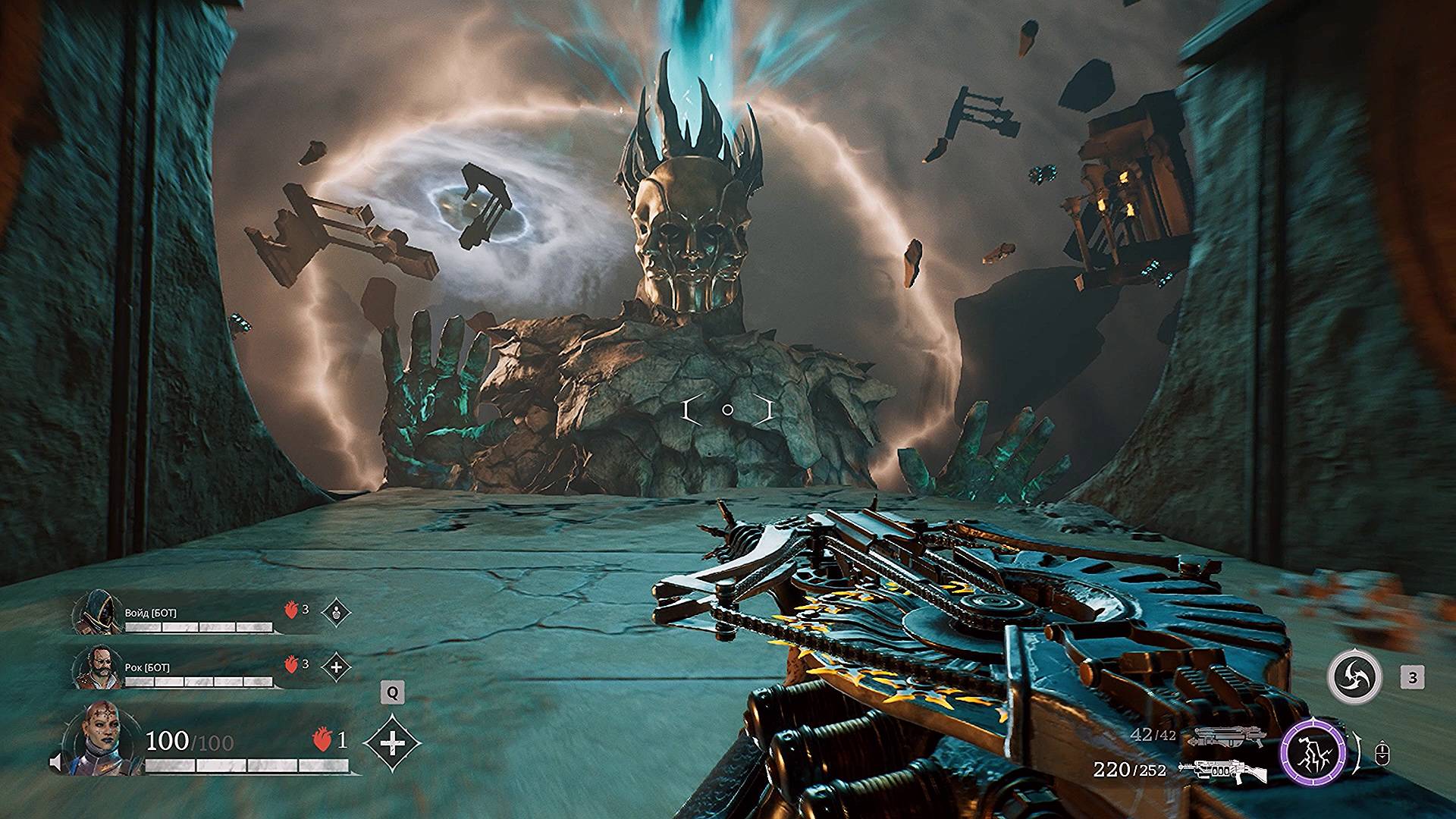Toggle the speaker voice icon
The width and height of the screenshot is (1456, 819).
56,762
